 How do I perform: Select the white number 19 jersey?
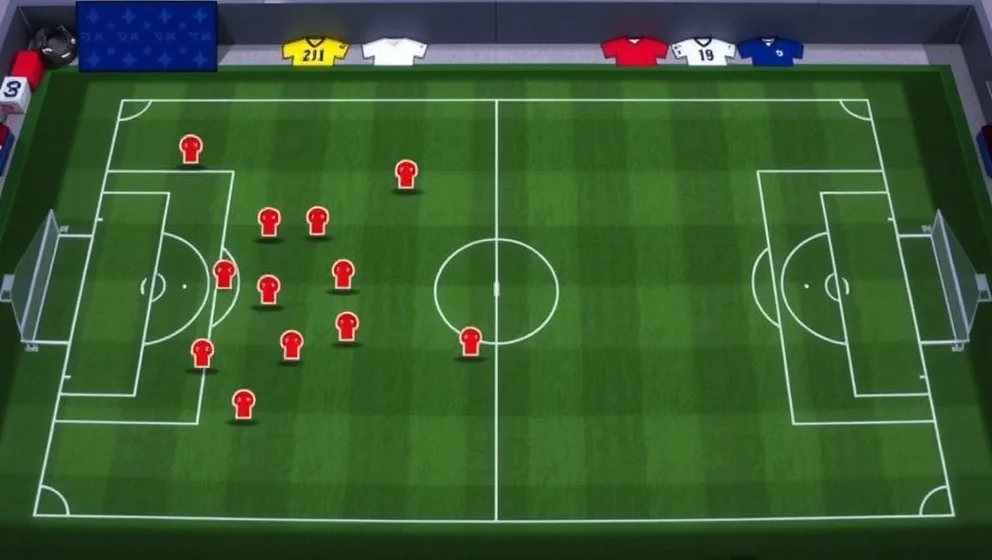pos(704,52)
